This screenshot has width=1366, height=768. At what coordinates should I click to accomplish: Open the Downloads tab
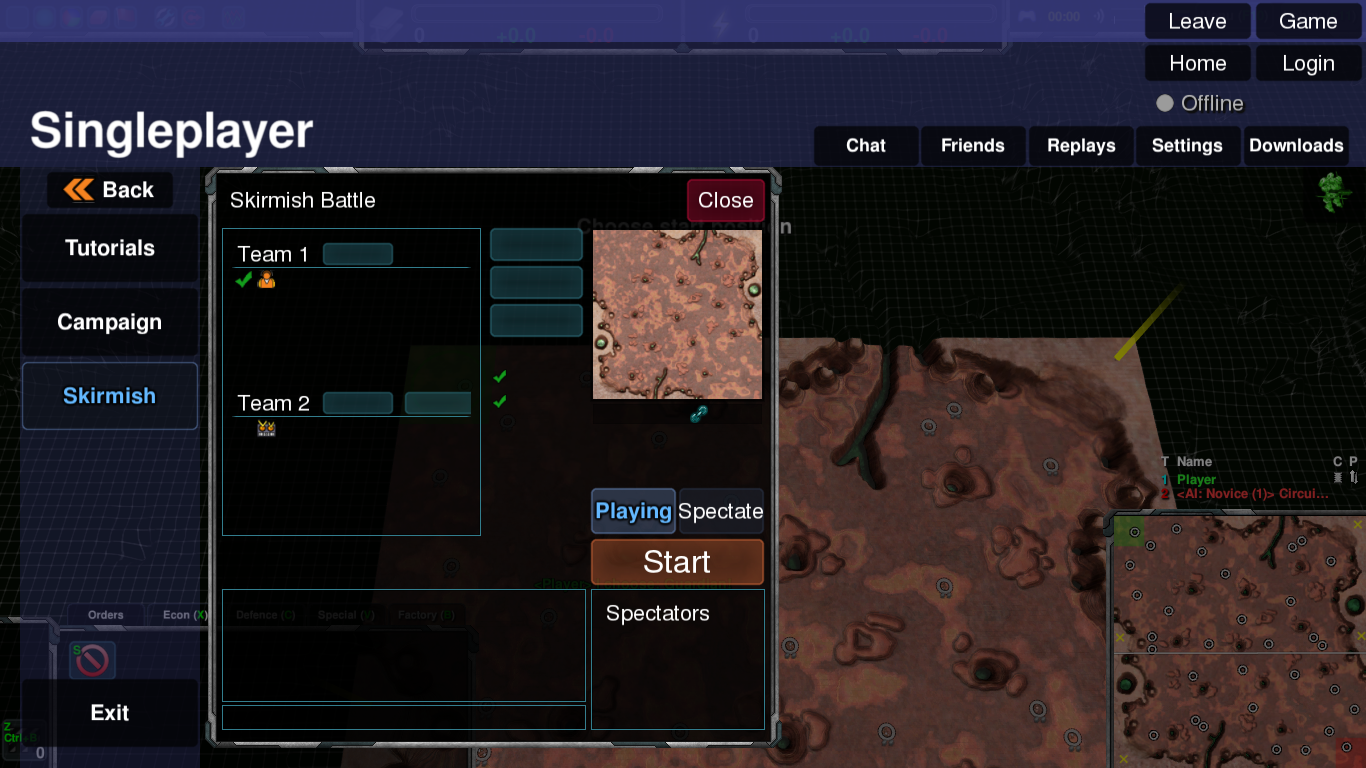pyautogui.click(x=1295, y=146)
